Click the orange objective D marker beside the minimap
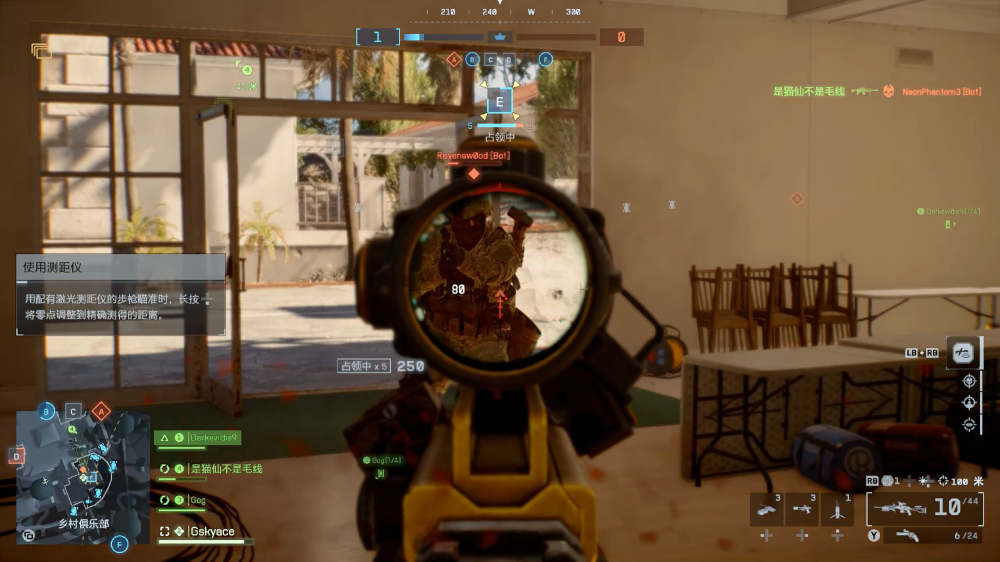1000x562 pixels. click(16, 456)
